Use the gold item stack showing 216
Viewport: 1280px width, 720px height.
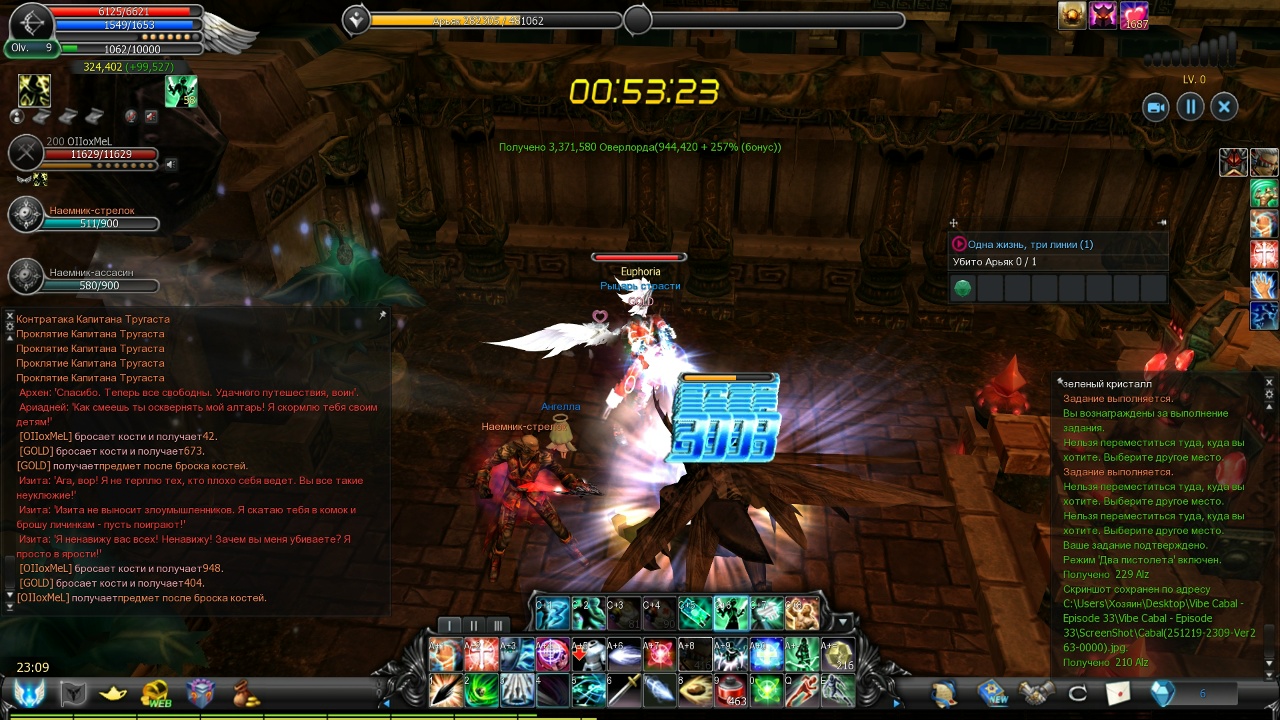[838, 654]
